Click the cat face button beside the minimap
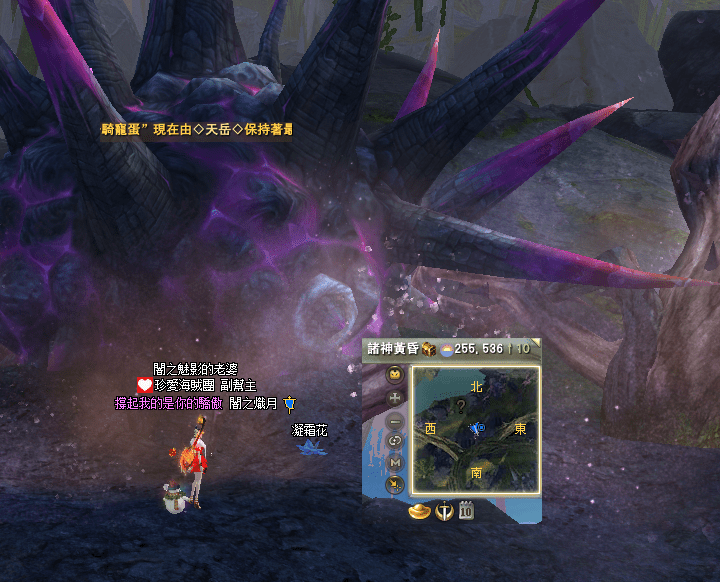 tap(395, 376)
